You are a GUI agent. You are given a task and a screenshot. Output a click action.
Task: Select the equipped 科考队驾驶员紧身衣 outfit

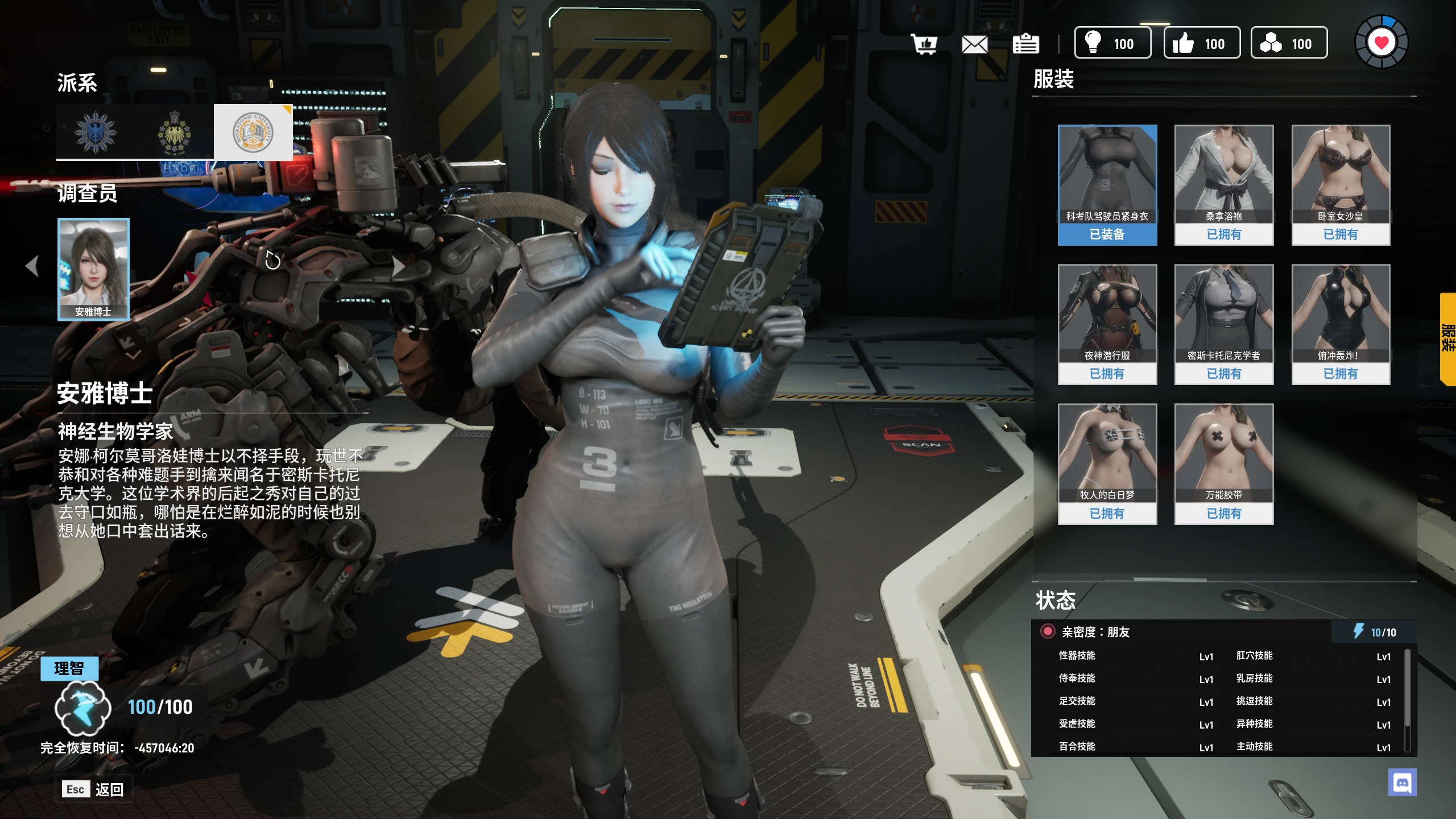coord(1107,185)
